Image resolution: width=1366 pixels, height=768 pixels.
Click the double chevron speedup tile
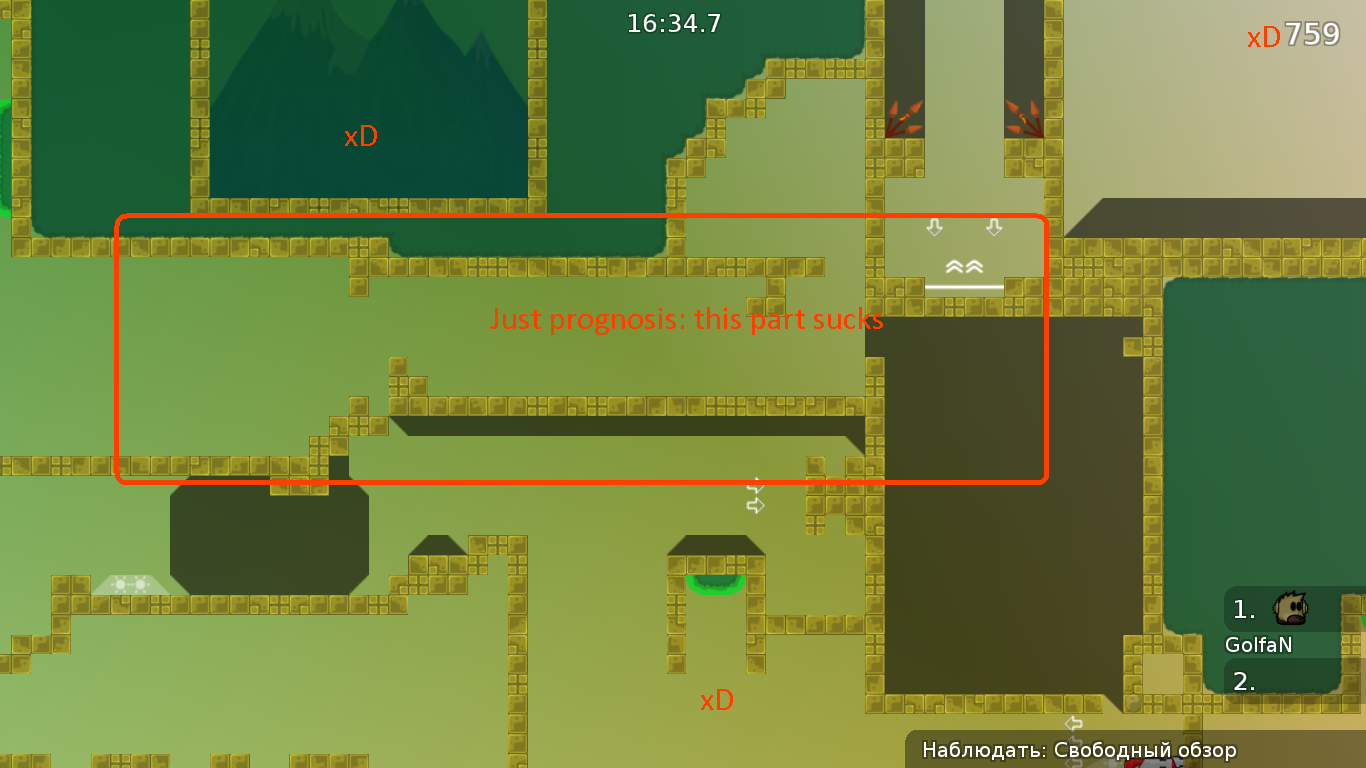pos(963,267)
